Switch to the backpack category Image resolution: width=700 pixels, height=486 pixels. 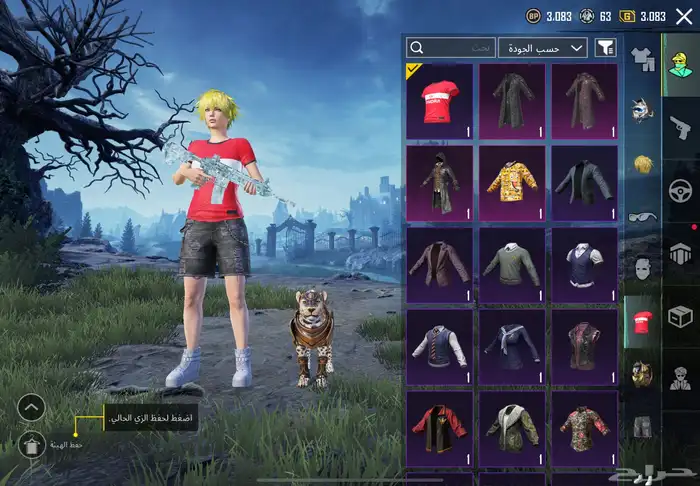tap(641, 375)
